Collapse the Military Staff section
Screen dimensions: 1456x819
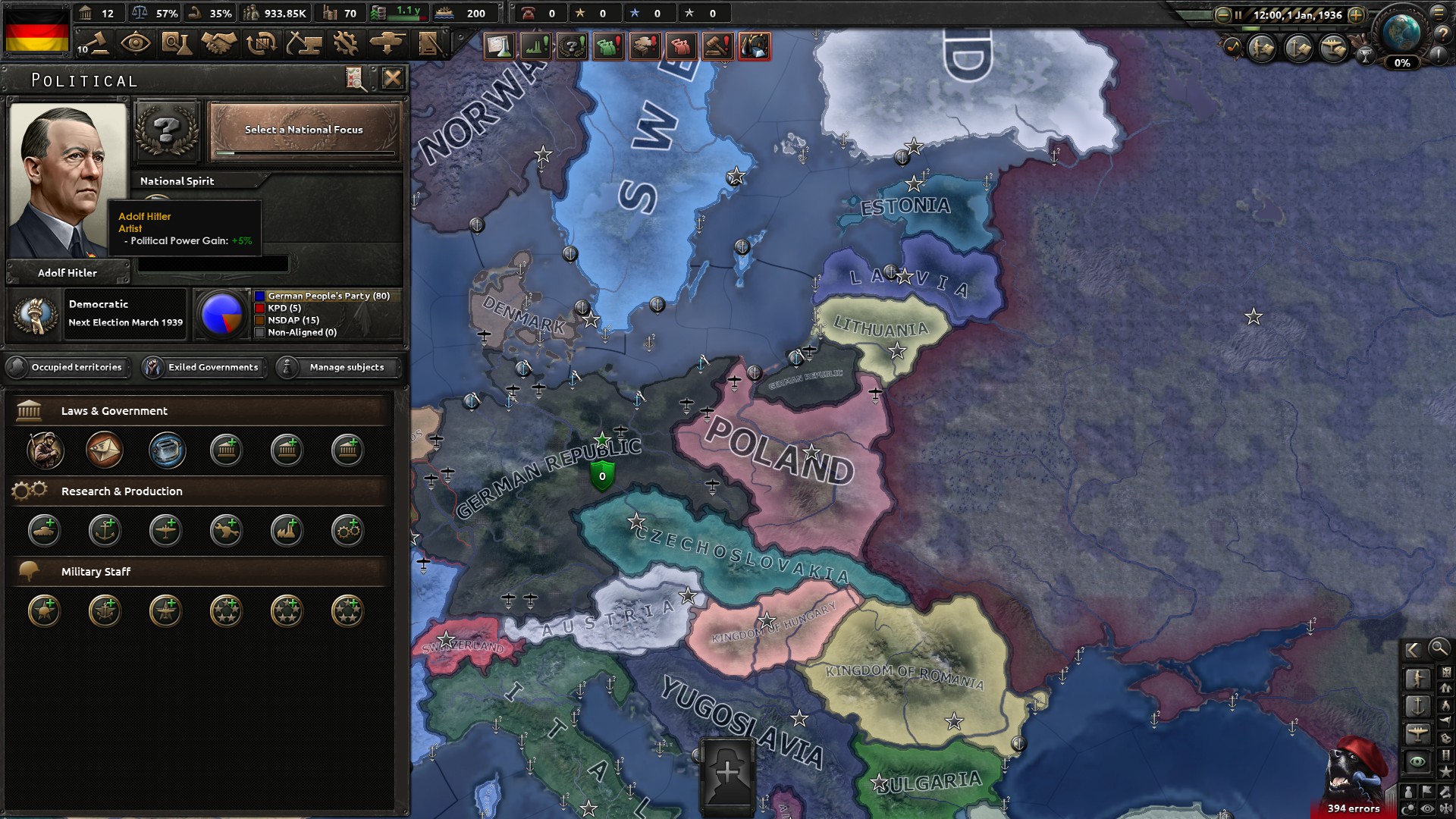199,571
